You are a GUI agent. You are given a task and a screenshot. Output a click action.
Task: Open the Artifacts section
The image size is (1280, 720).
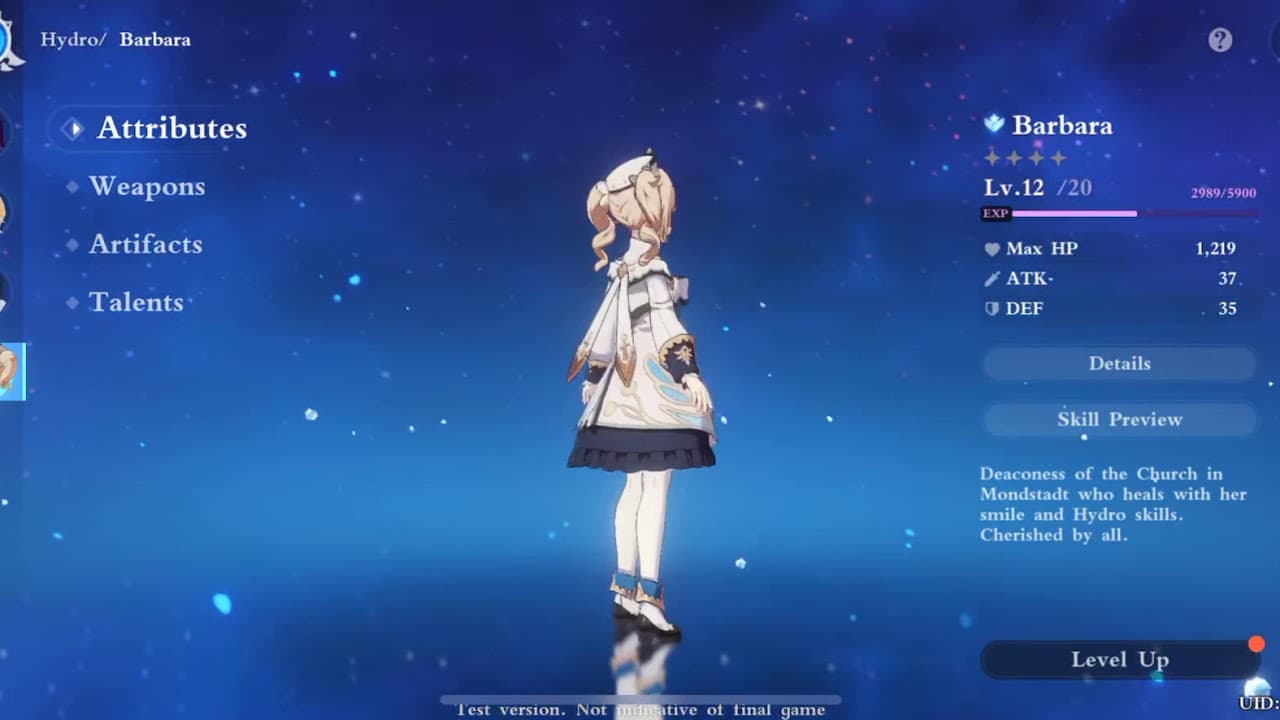click(x=146, y=244)
